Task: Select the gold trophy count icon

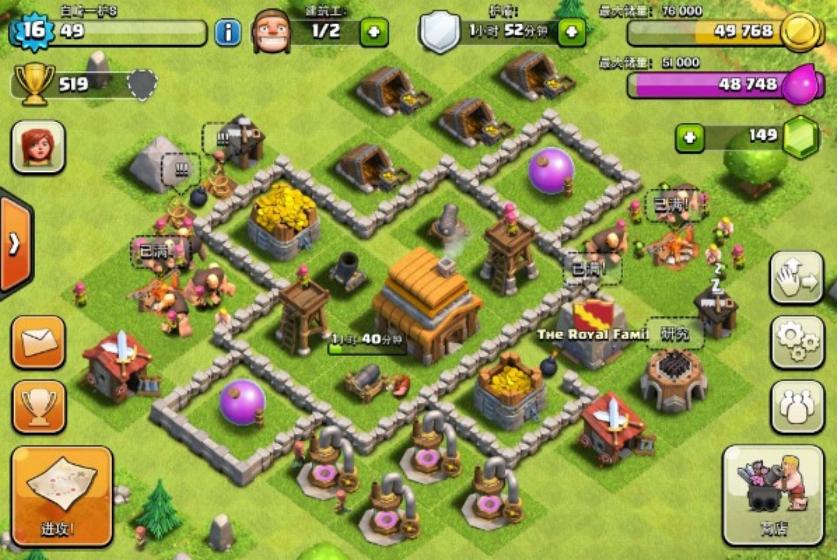Action: [36, 85]
